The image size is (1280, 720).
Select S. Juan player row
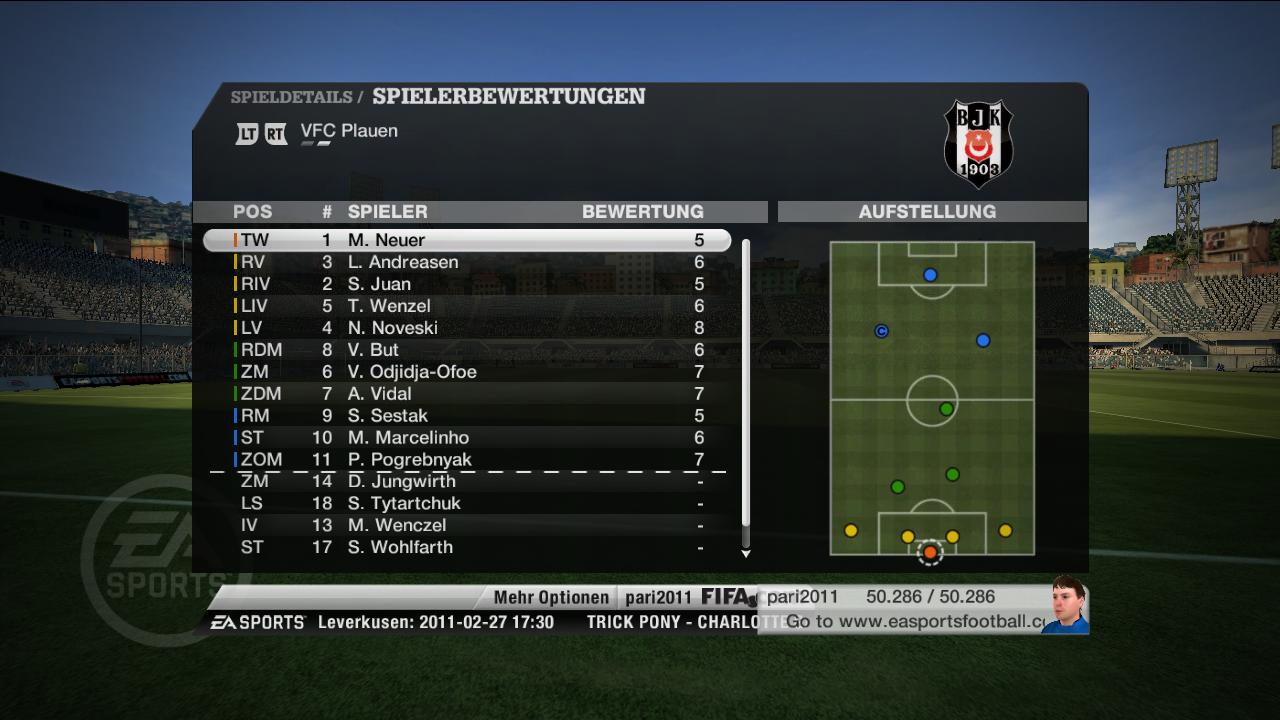(x=466, y=284)
